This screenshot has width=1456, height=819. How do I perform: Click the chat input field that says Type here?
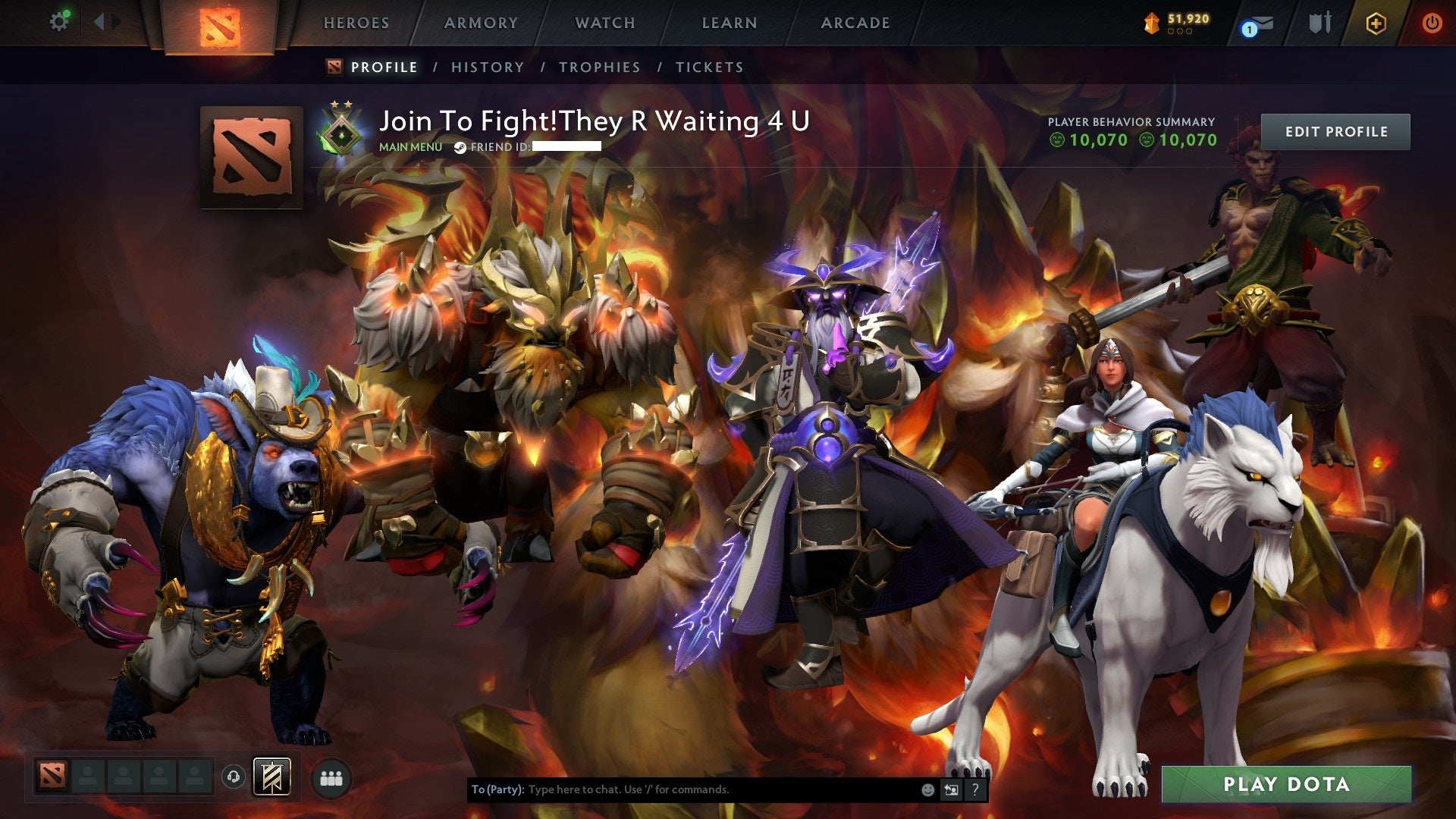pyautogui.click(x=682, y=789)
